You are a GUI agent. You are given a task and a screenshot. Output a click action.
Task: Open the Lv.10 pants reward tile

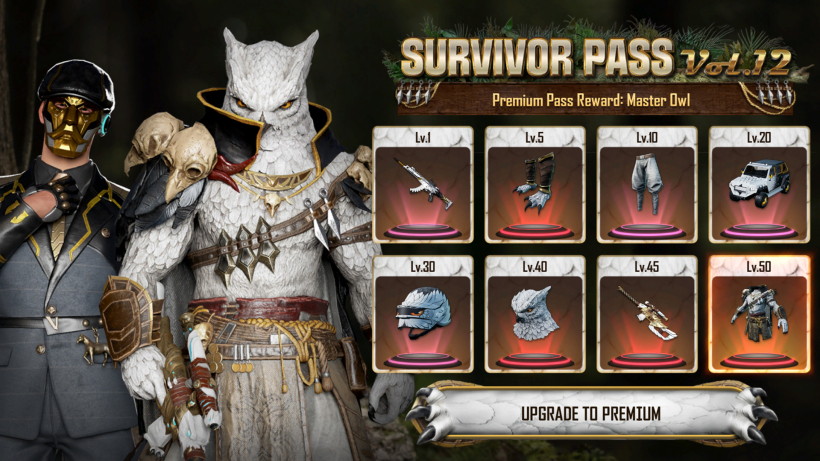(x=647, y=185)
